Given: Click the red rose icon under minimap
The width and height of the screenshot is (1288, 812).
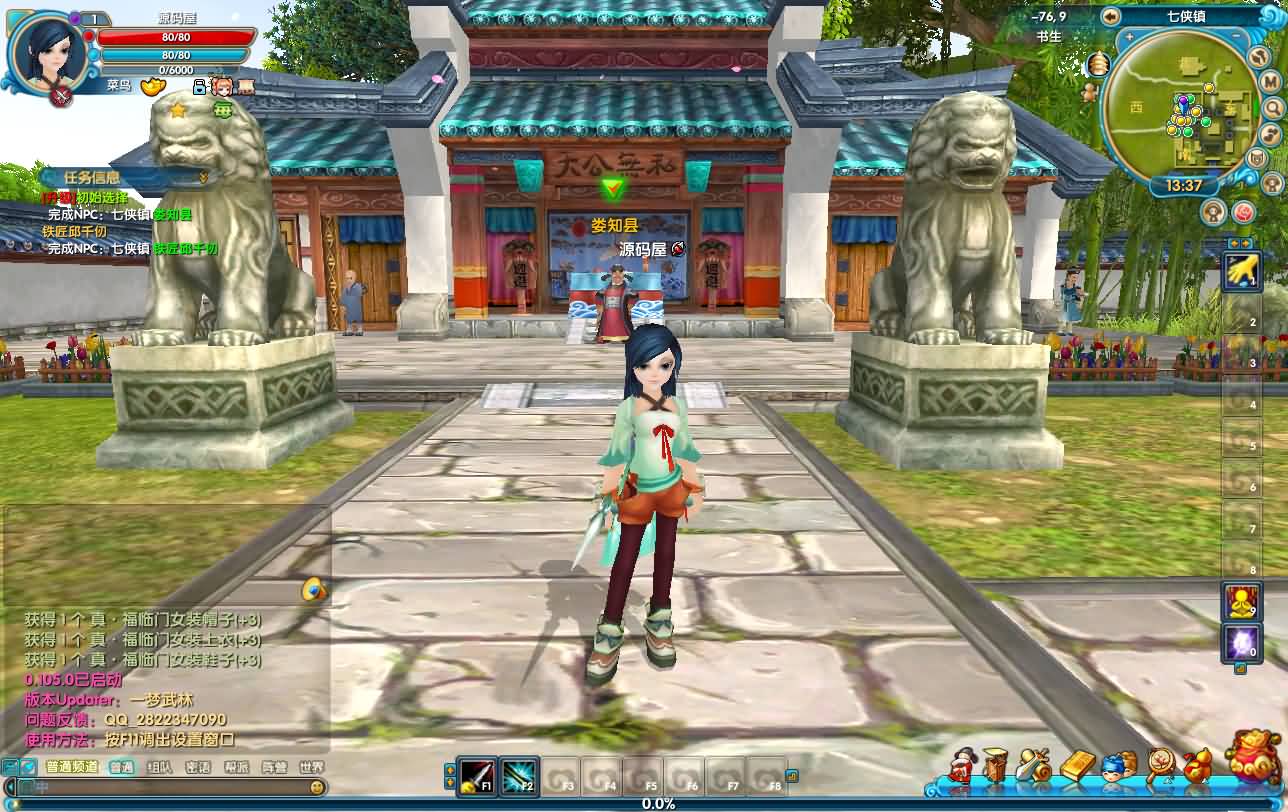Looking at the screenshot, I should (1243, 211).
